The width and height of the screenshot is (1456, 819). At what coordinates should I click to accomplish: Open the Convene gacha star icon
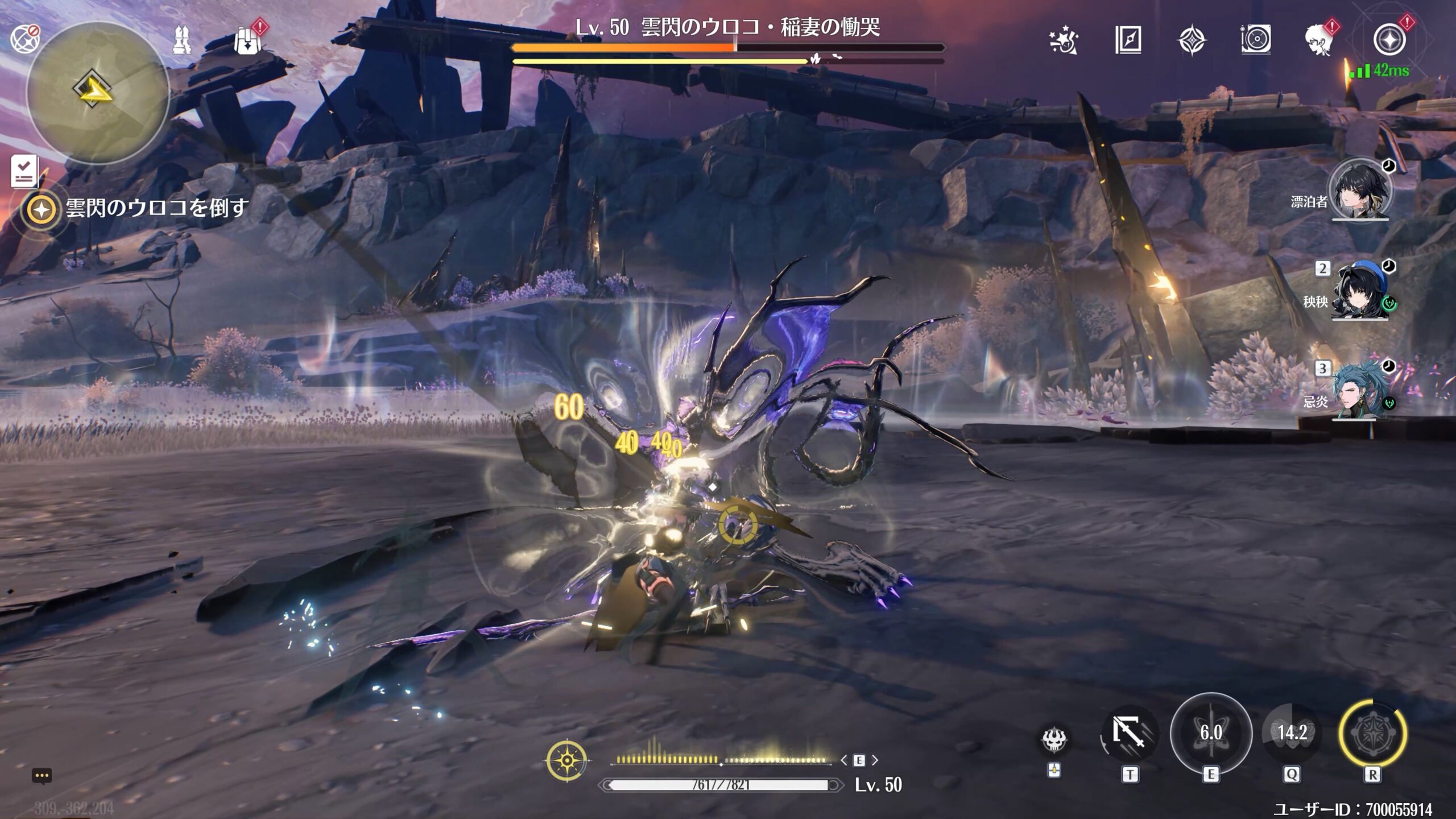(1063, 40)
